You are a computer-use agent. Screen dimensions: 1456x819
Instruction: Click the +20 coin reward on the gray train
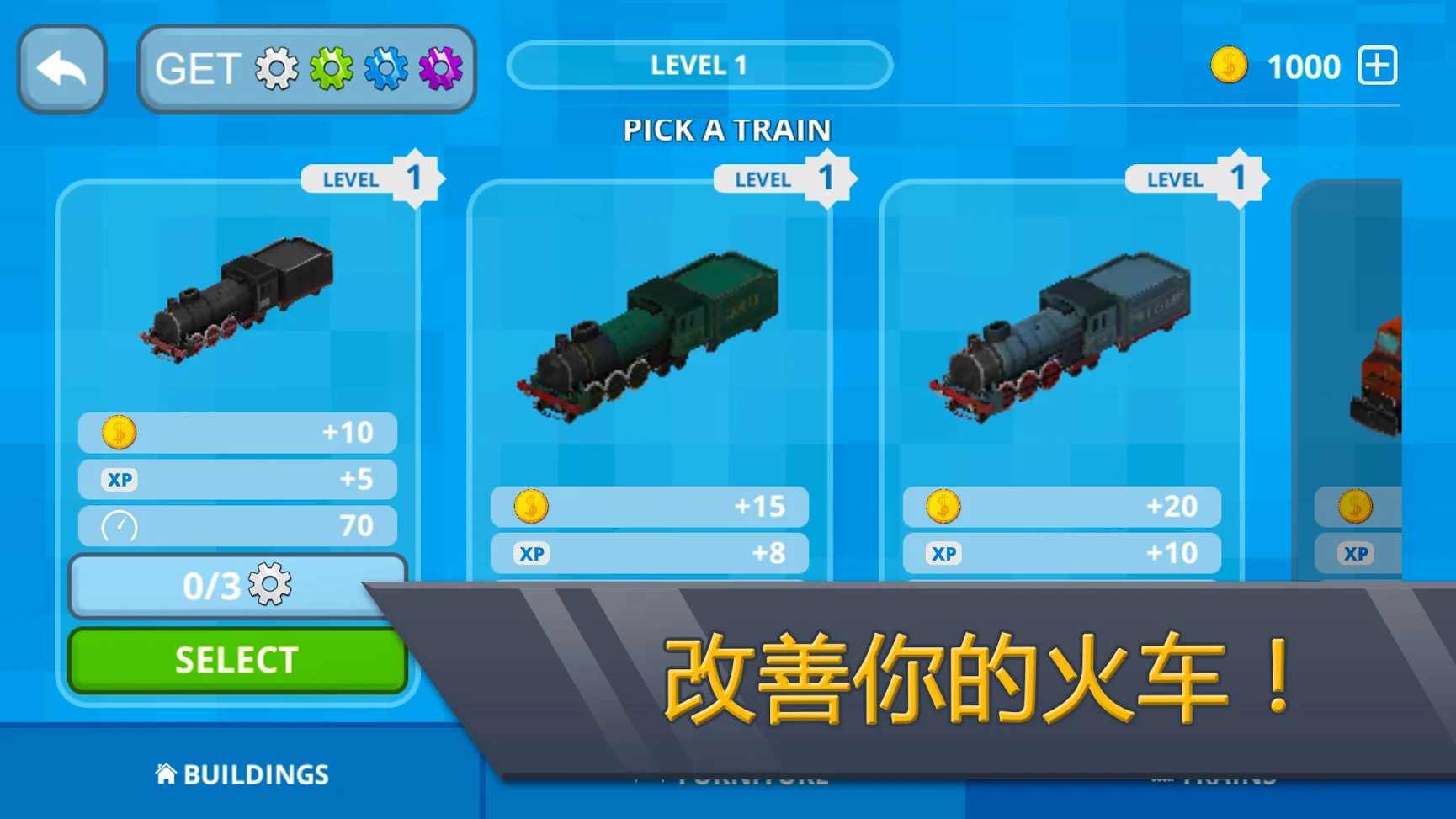tap(1060, 506)
